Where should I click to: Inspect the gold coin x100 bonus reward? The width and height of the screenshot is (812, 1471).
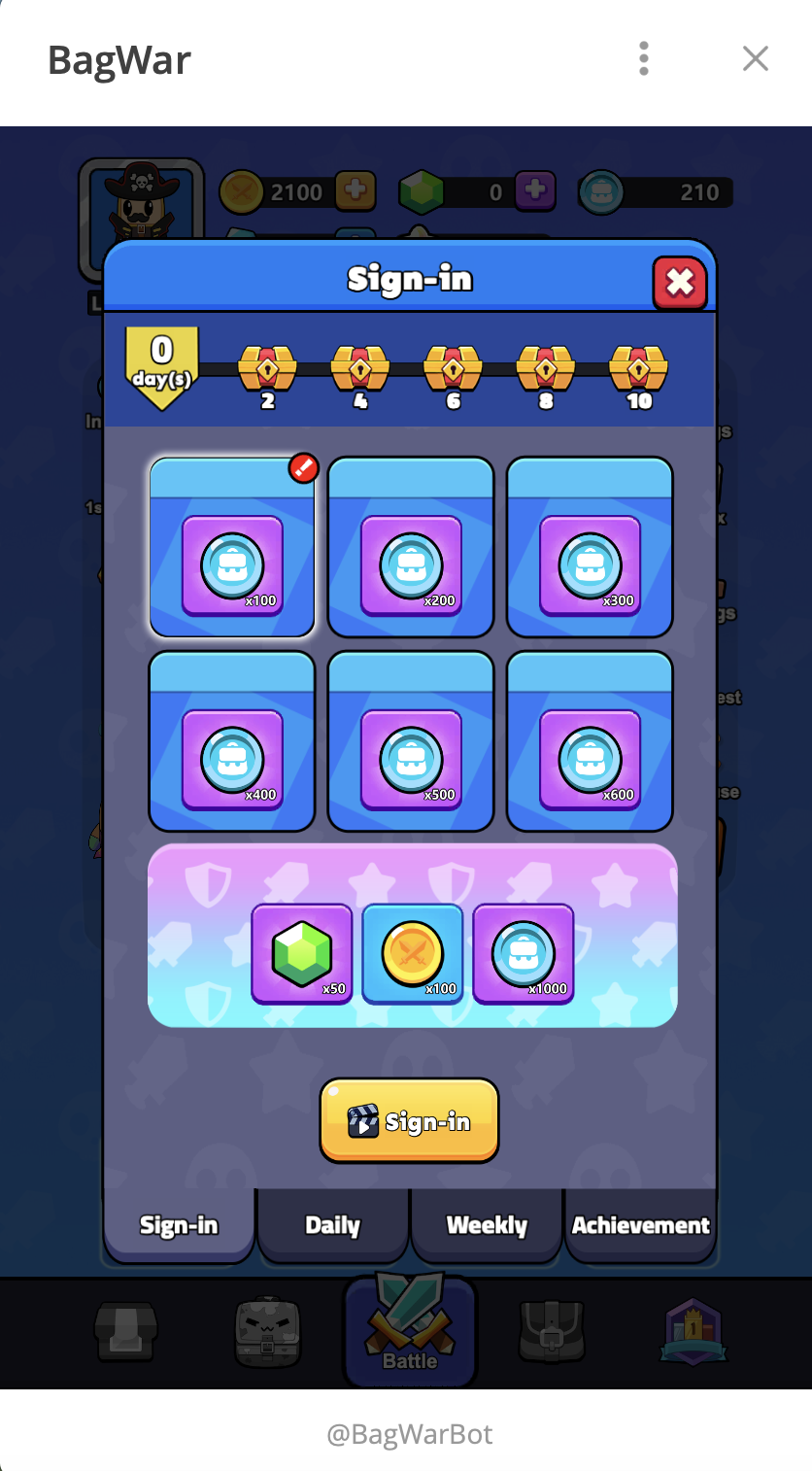coord(413,953)
